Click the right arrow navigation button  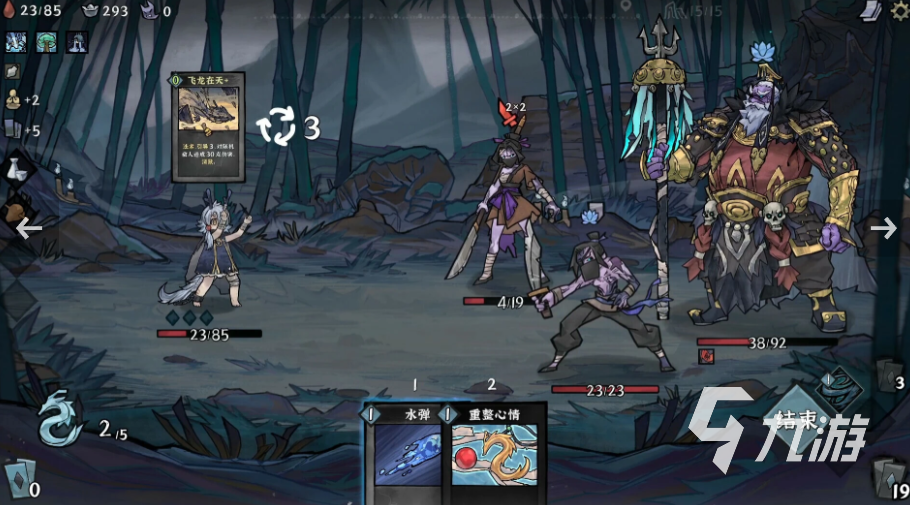pyautogui.click(x=883, y=228)
